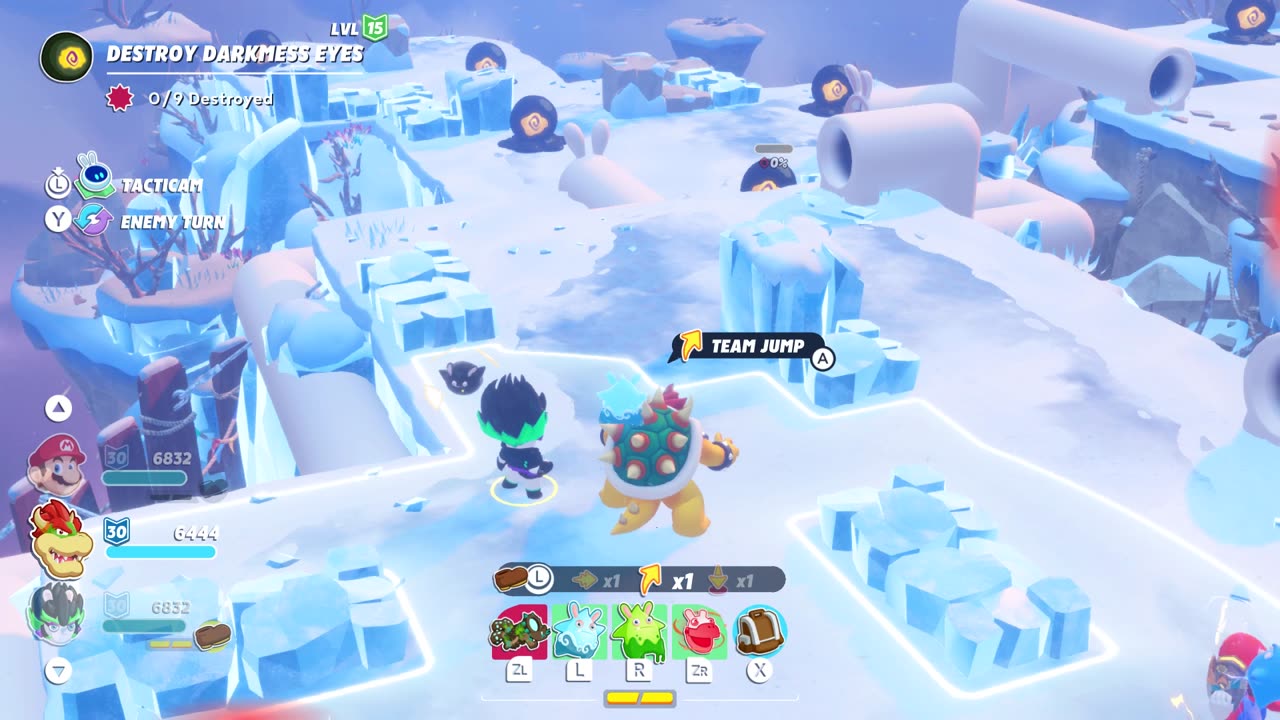Open the brown backpack items menu

pos(760,632)
